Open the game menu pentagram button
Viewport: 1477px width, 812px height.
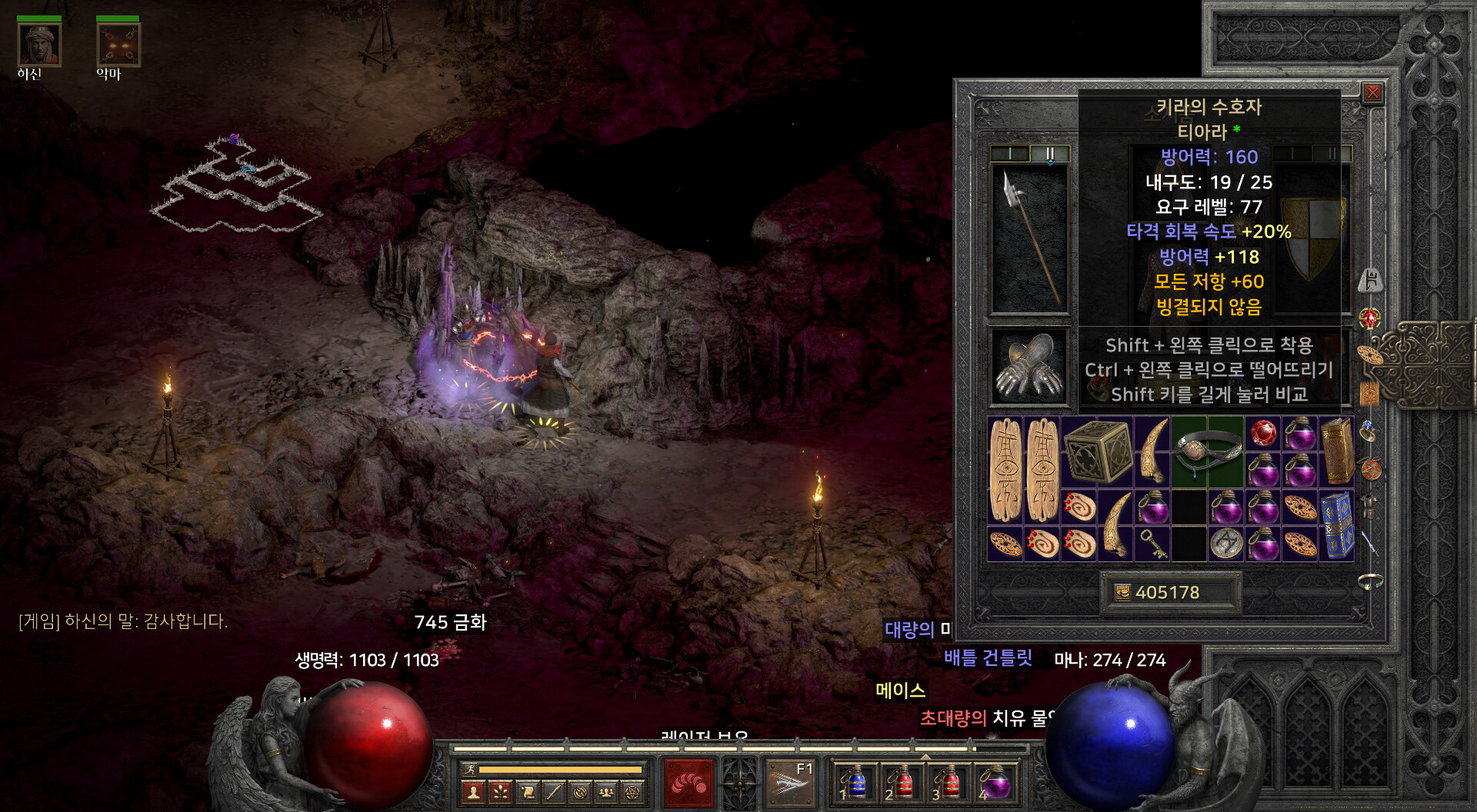tap(632, 792)
